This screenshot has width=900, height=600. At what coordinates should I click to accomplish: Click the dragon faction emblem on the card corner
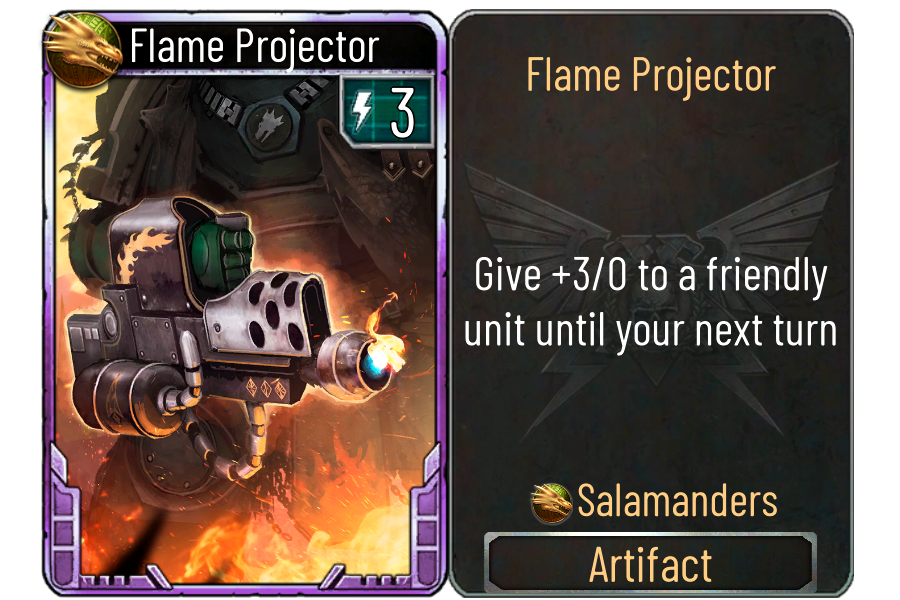[81, 45]
